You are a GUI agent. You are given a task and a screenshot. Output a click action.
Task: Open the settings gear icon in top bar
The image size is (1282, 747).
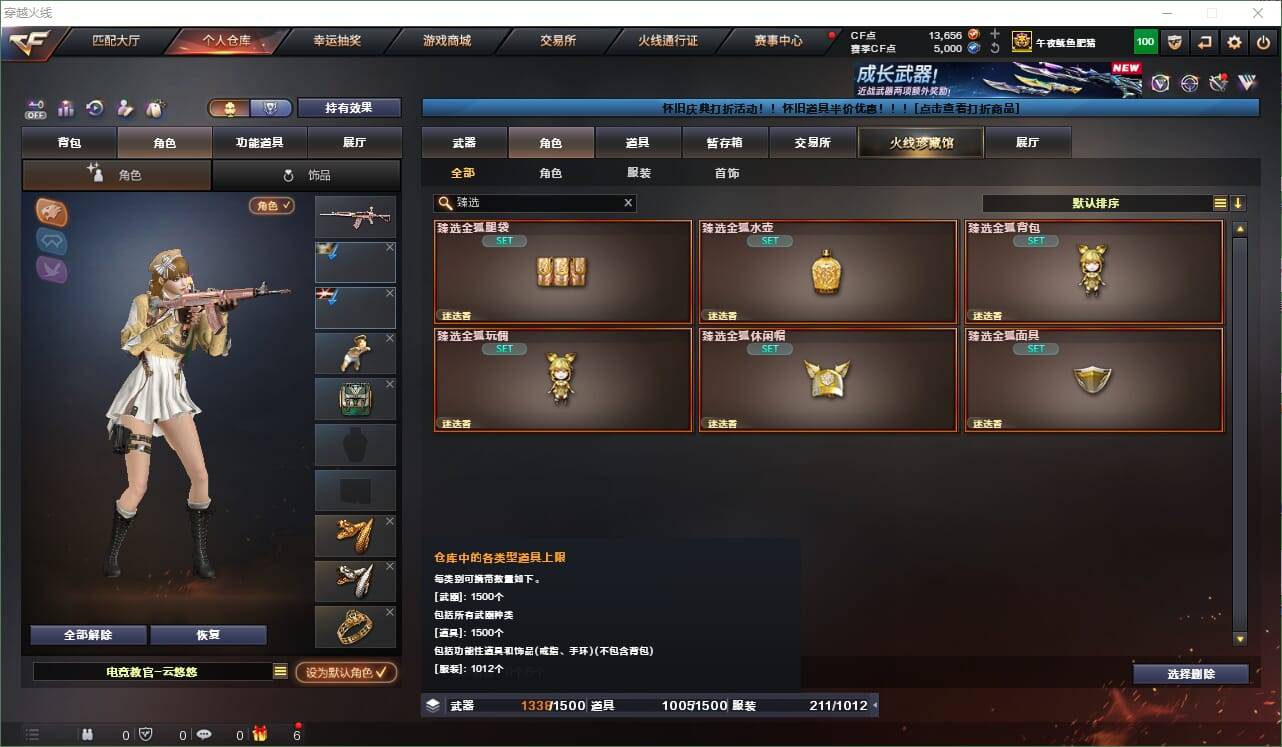1232,42
